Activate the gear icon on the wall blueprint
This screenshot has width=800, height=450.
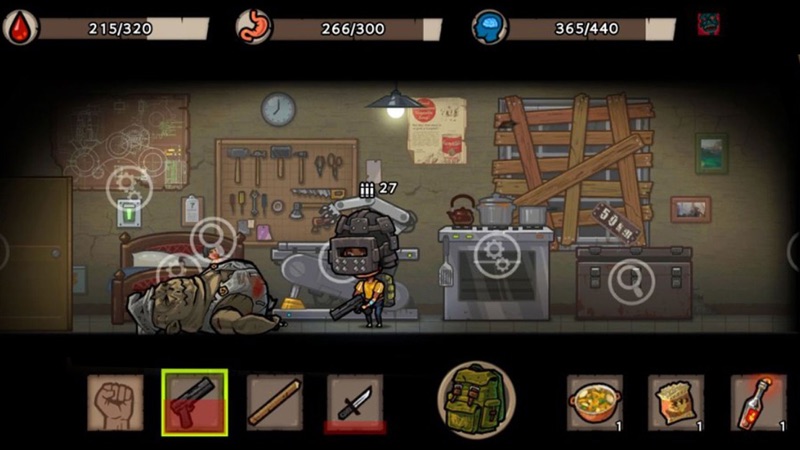[x=129, y=186]
